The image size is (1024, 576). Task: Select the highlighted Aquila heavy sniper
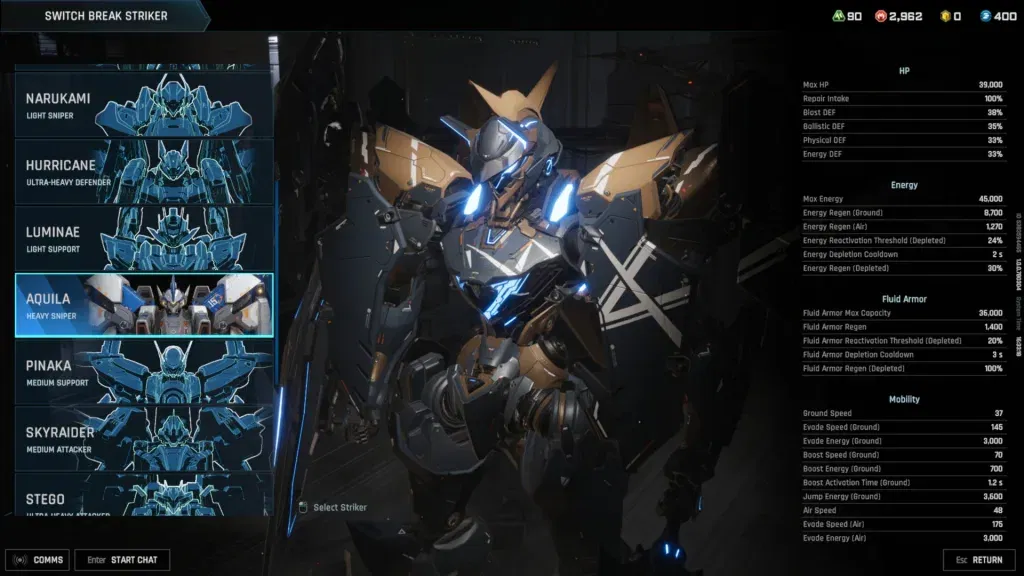(x=143, y=304)
